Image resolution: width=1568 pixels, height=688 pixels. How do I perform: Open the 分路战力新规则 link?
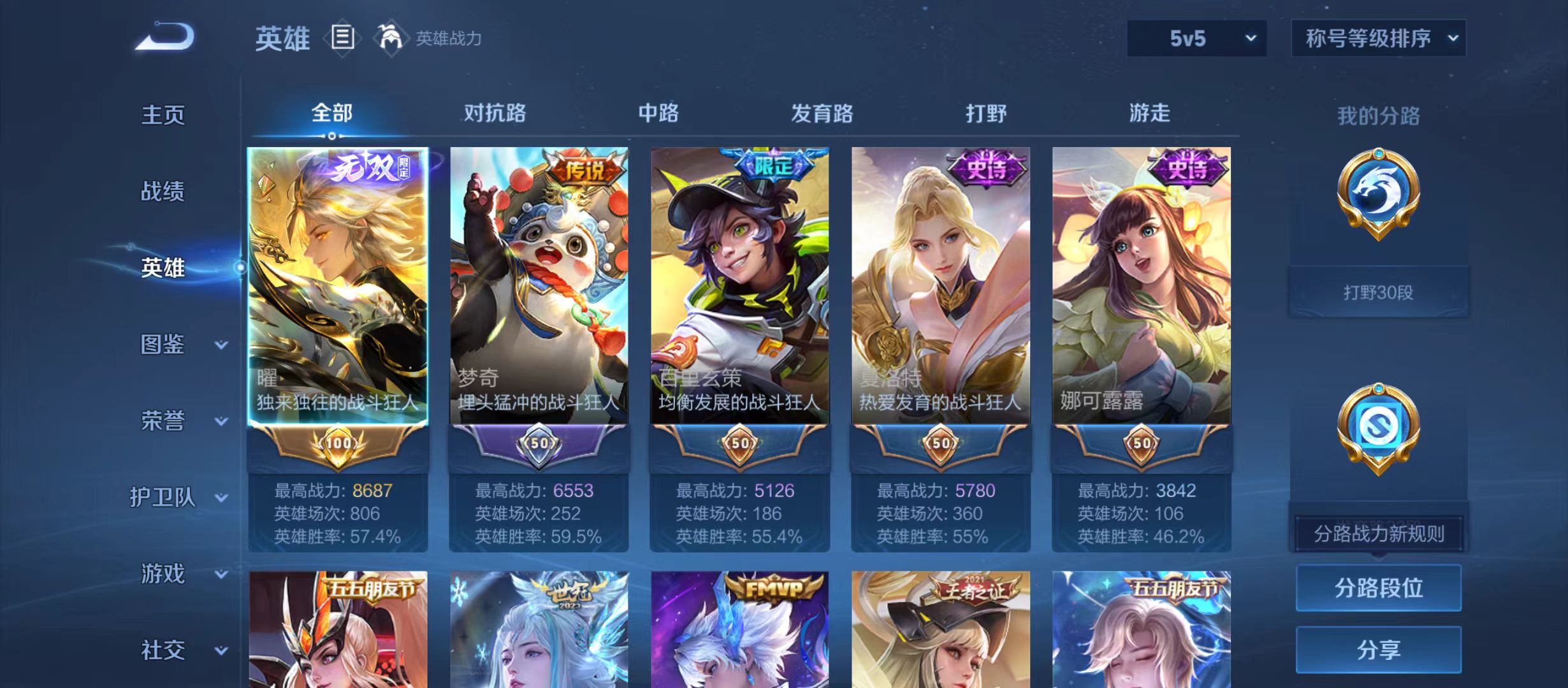(1379, 533)
